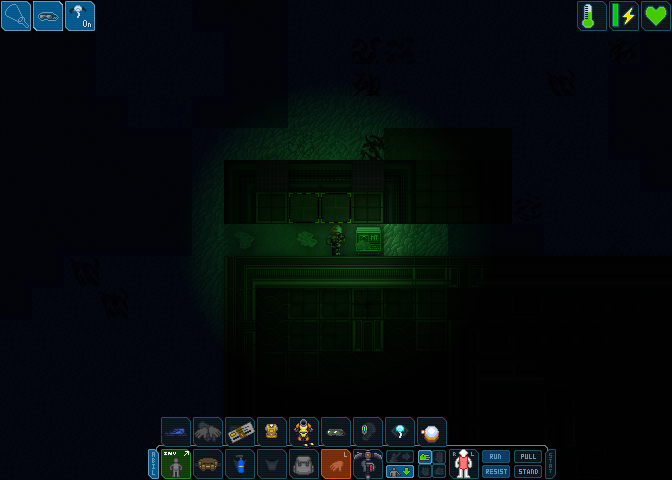Image resolution: width=672 pixels, height=480 pixels.
Task: Select the orange left hand slot
Action: (336, 464)
